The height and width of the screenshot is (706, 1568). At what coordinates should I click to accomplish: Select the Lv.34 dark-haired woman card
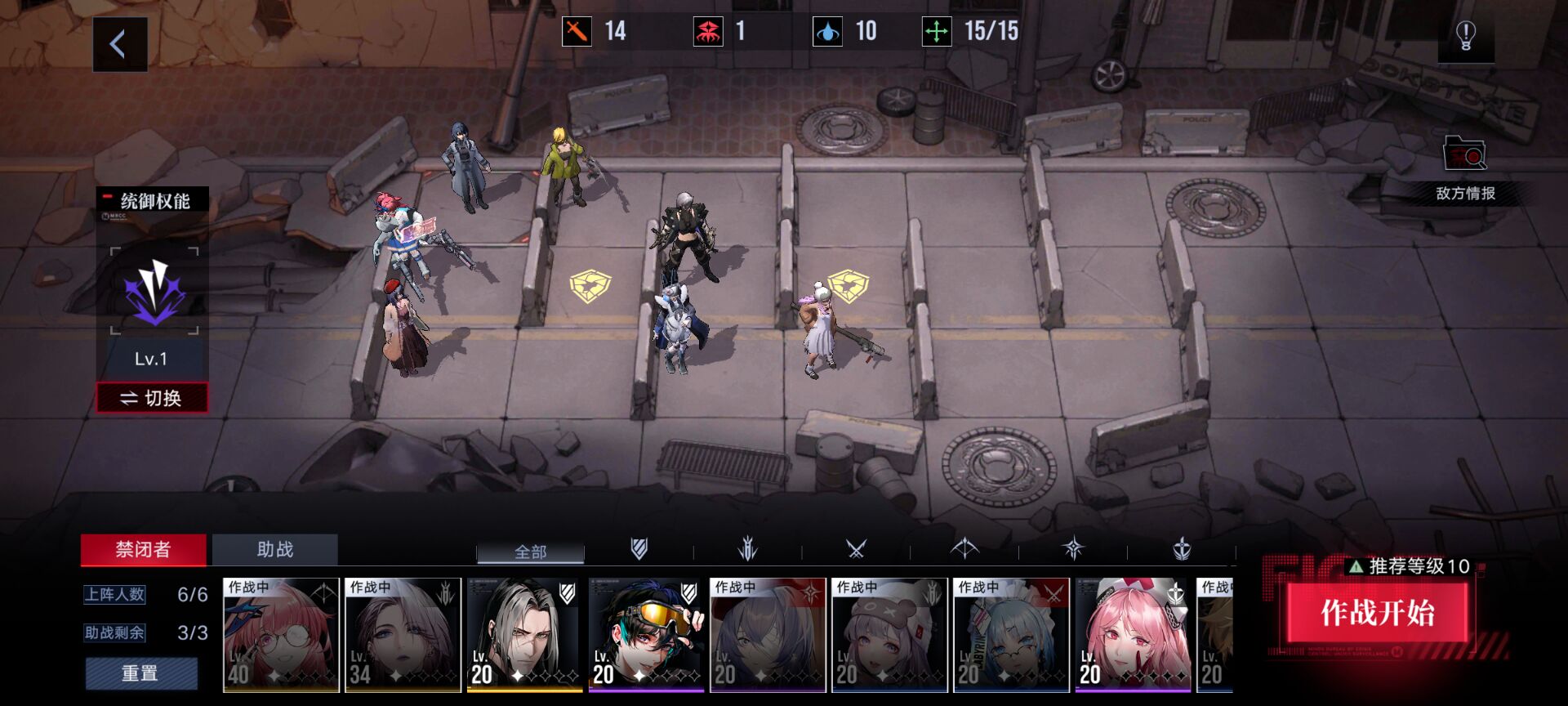tap(403, 635)
